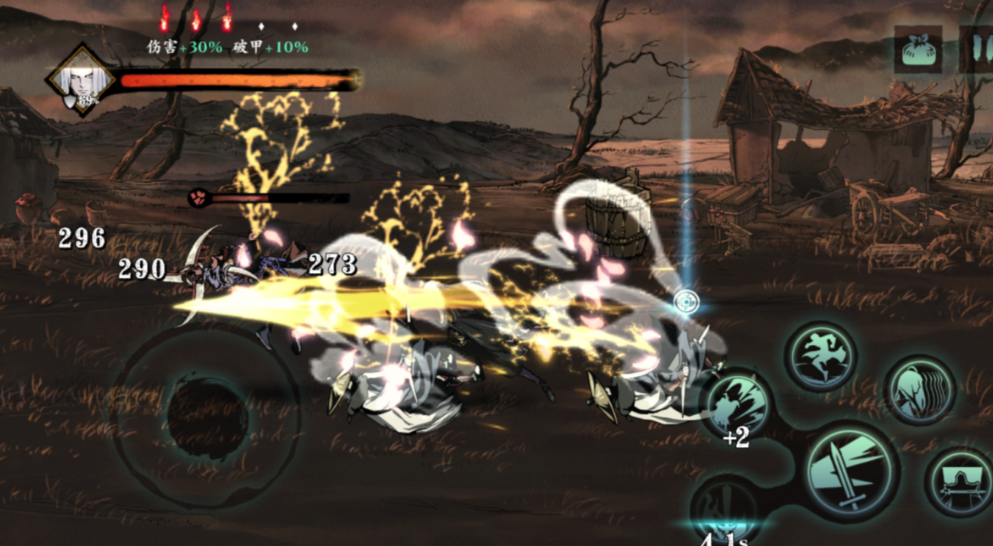Open the pouch bag inventory
Image resolution: width=993 pixels, height=546 pixels.
tap(918, 49)
